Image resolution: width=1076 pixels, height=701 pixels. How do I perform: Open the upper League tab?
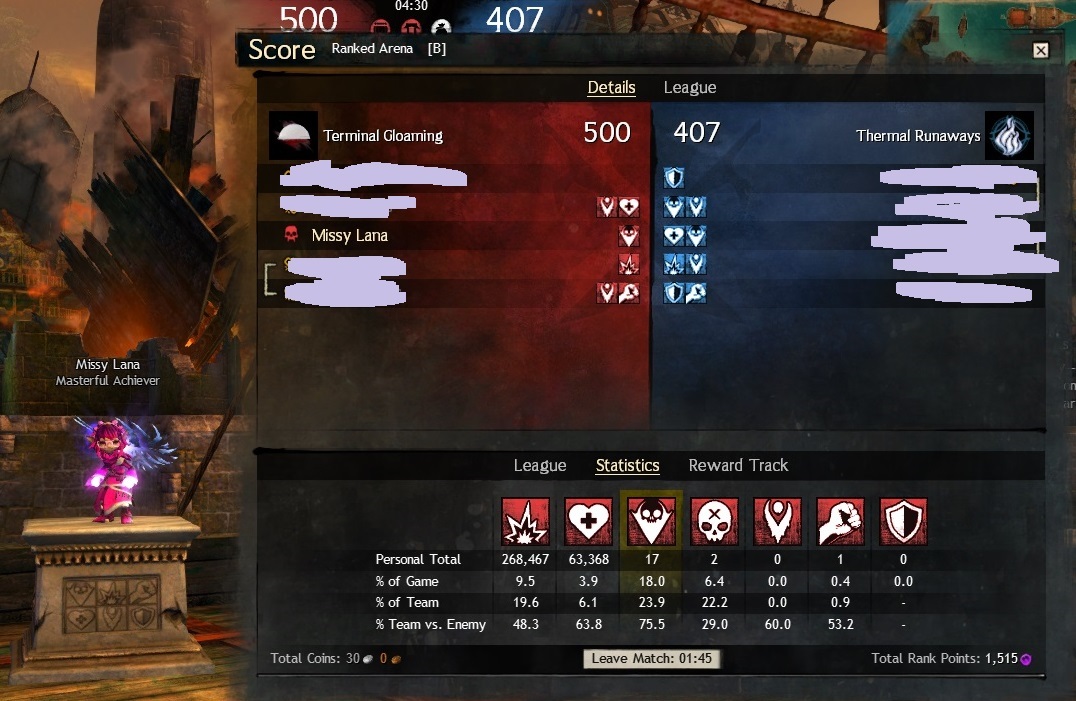pyautogui.click(x=690, y=88)
